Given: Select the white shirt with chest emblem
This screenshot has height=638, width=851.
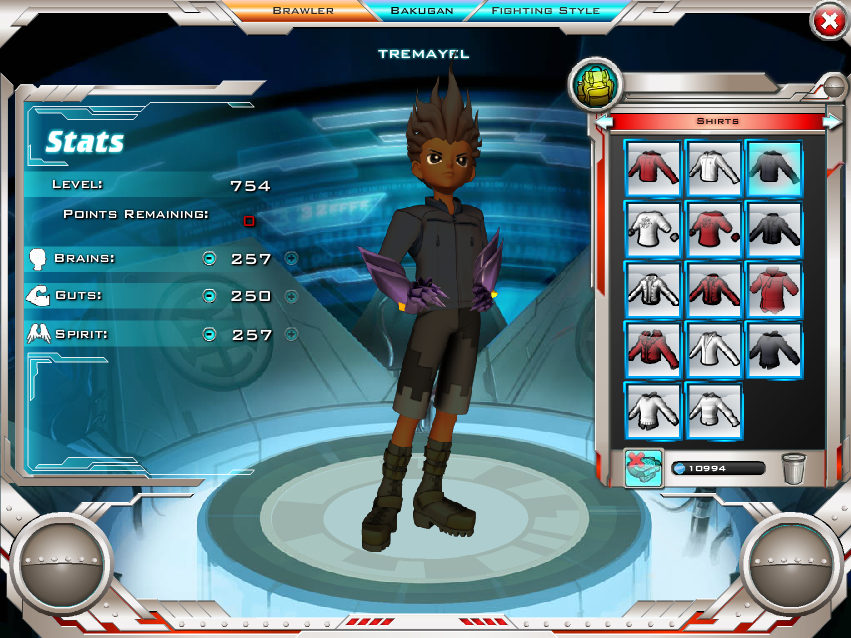Looking at the screenshot, I should [653, 228].
